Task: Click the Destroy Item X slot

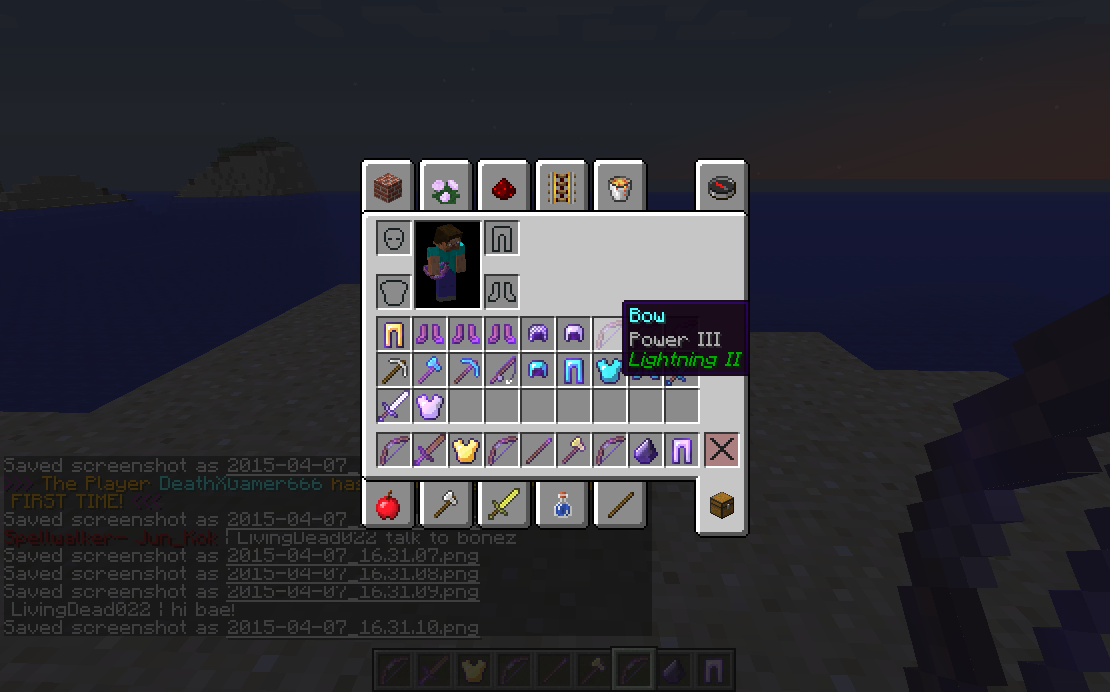Action: click(721, 450)
